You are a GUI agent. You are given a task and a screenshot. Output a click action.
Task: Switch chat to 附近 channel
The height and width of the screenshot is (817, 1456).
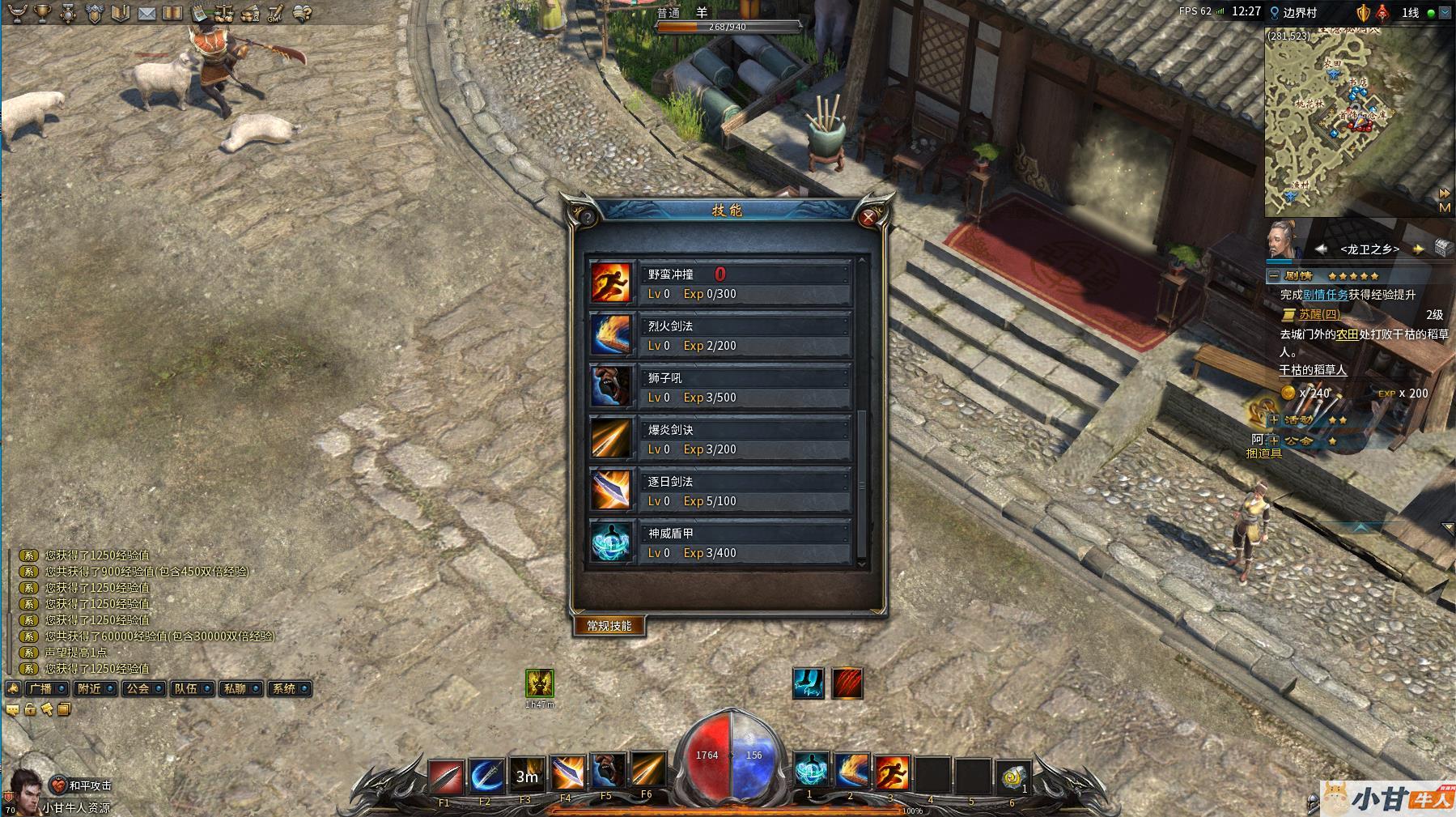coord(93,689)
